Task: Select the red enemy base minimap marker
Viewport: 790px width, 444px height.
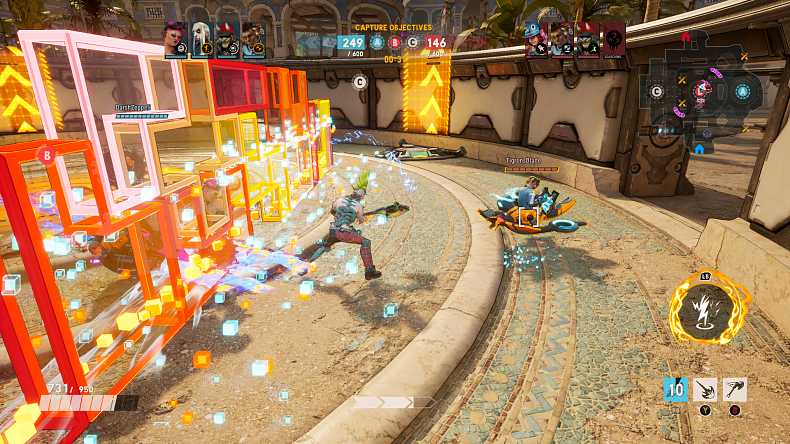Action: click(685, 36)
